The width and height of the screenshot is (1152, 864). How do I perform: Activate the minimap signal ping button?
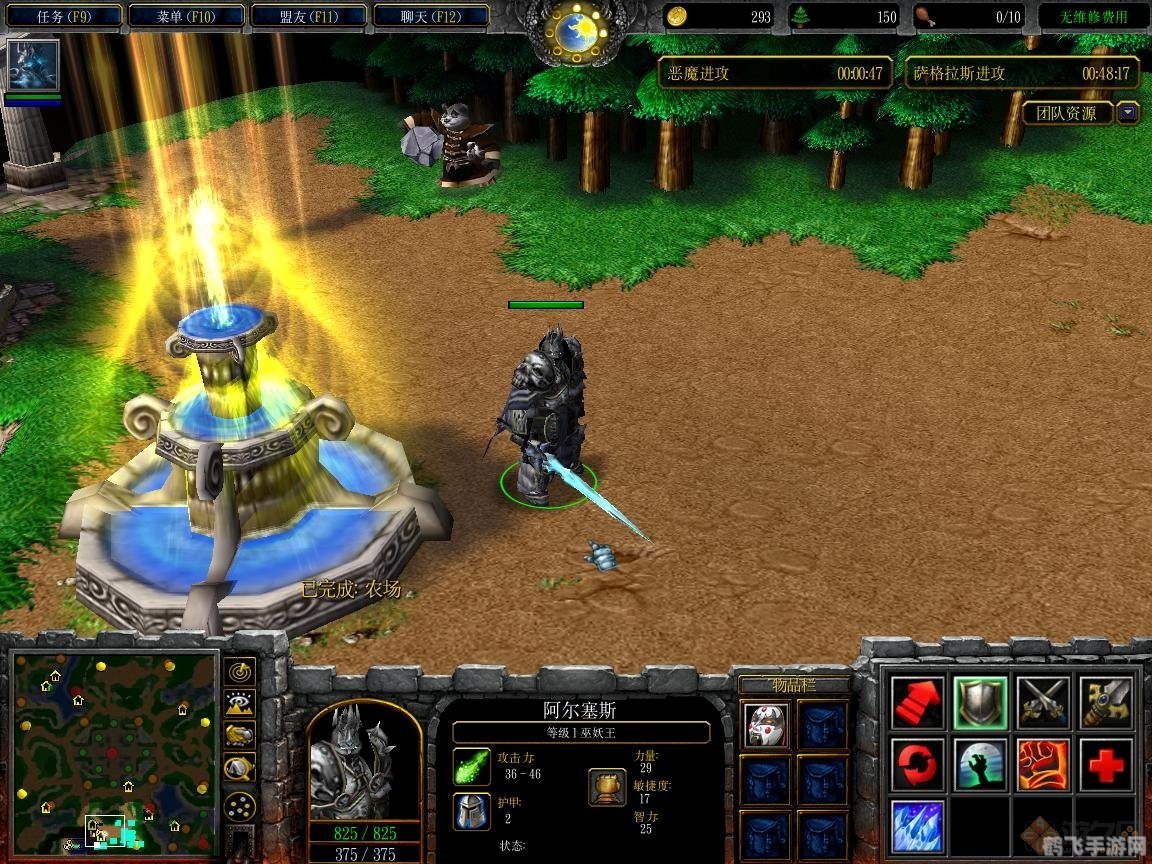coord(241,670)
